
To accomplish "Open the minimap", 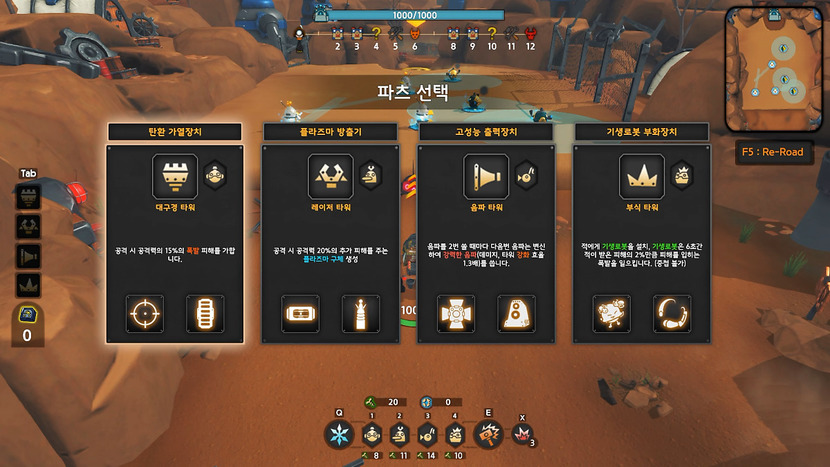I will pyautogui.click(x=776, y=69).
